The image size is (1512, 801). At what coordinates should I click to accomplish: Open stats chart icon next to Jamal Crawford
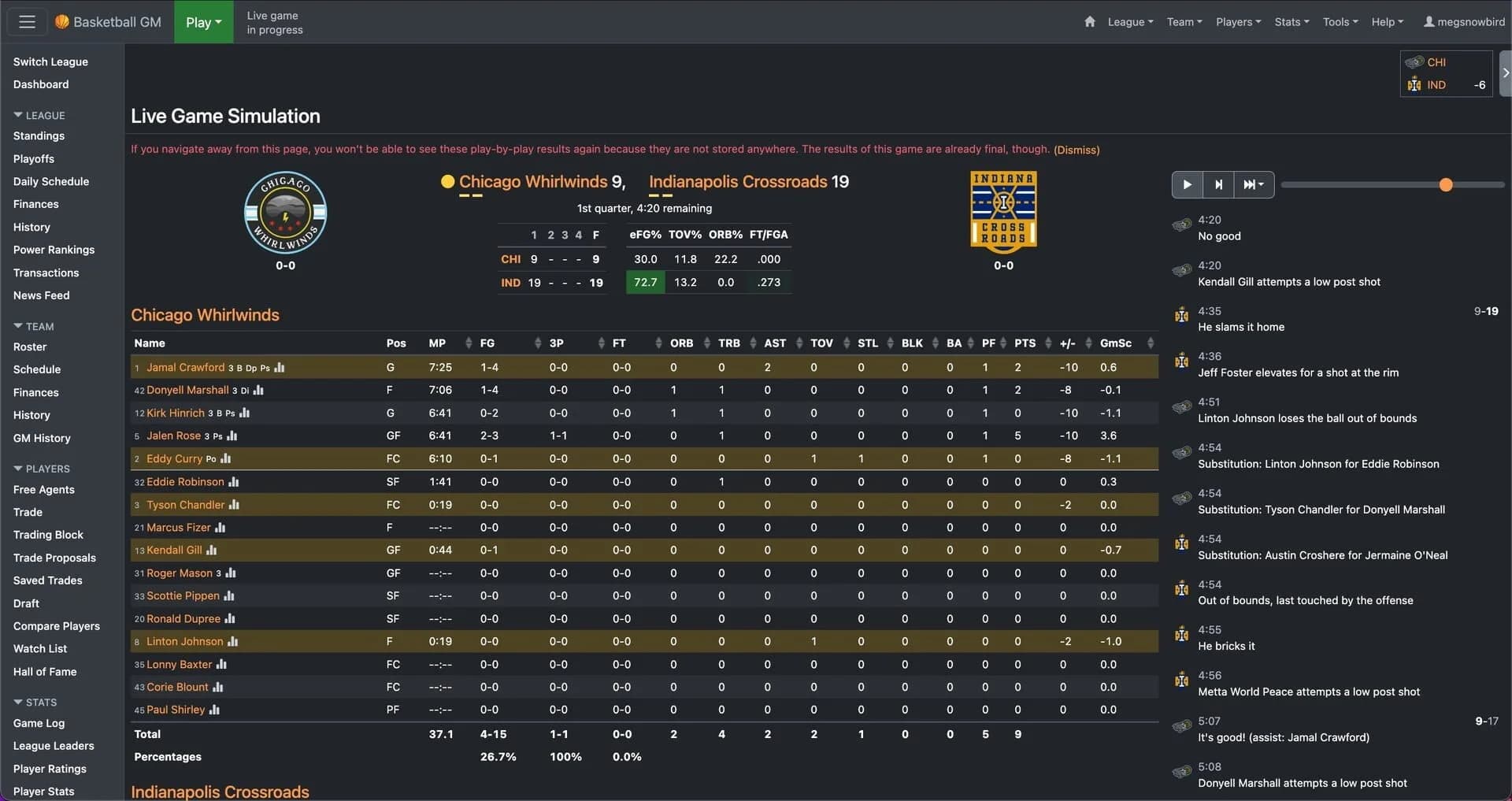pos(280,367)
